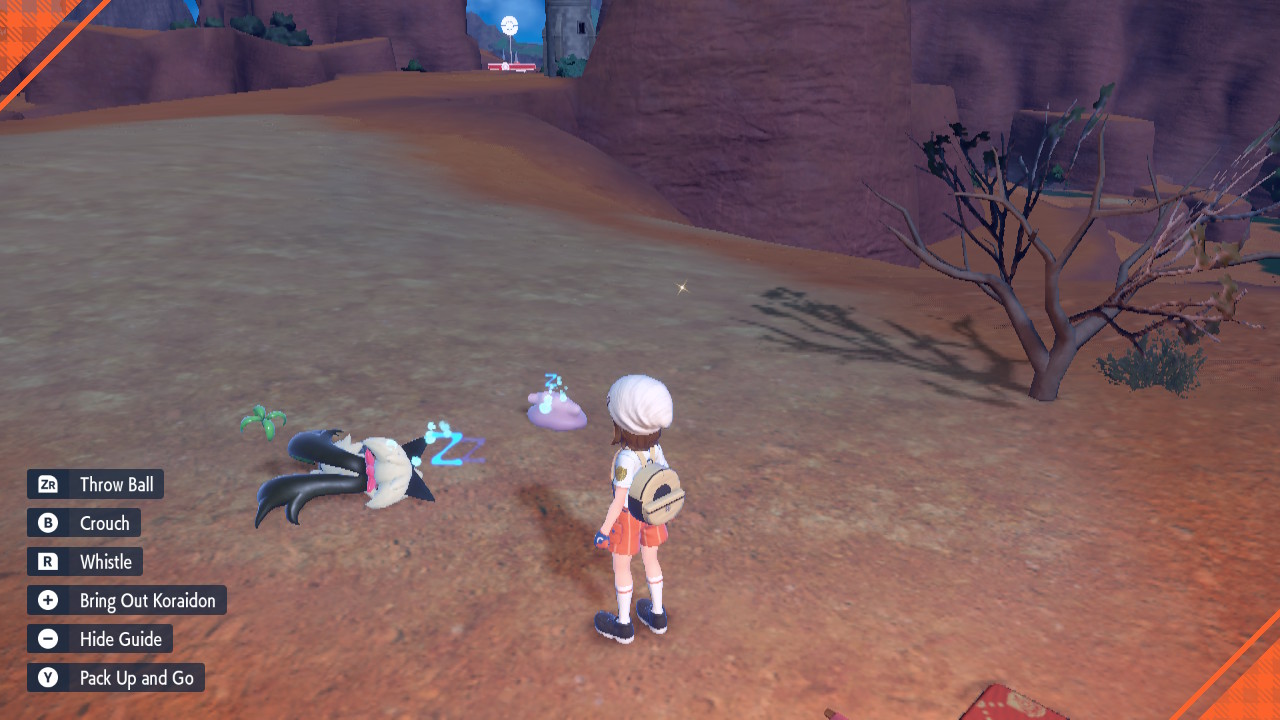
Task: Click the Zz sleep bubble above the purple Pokémon
Action: (x=552, y=382)
